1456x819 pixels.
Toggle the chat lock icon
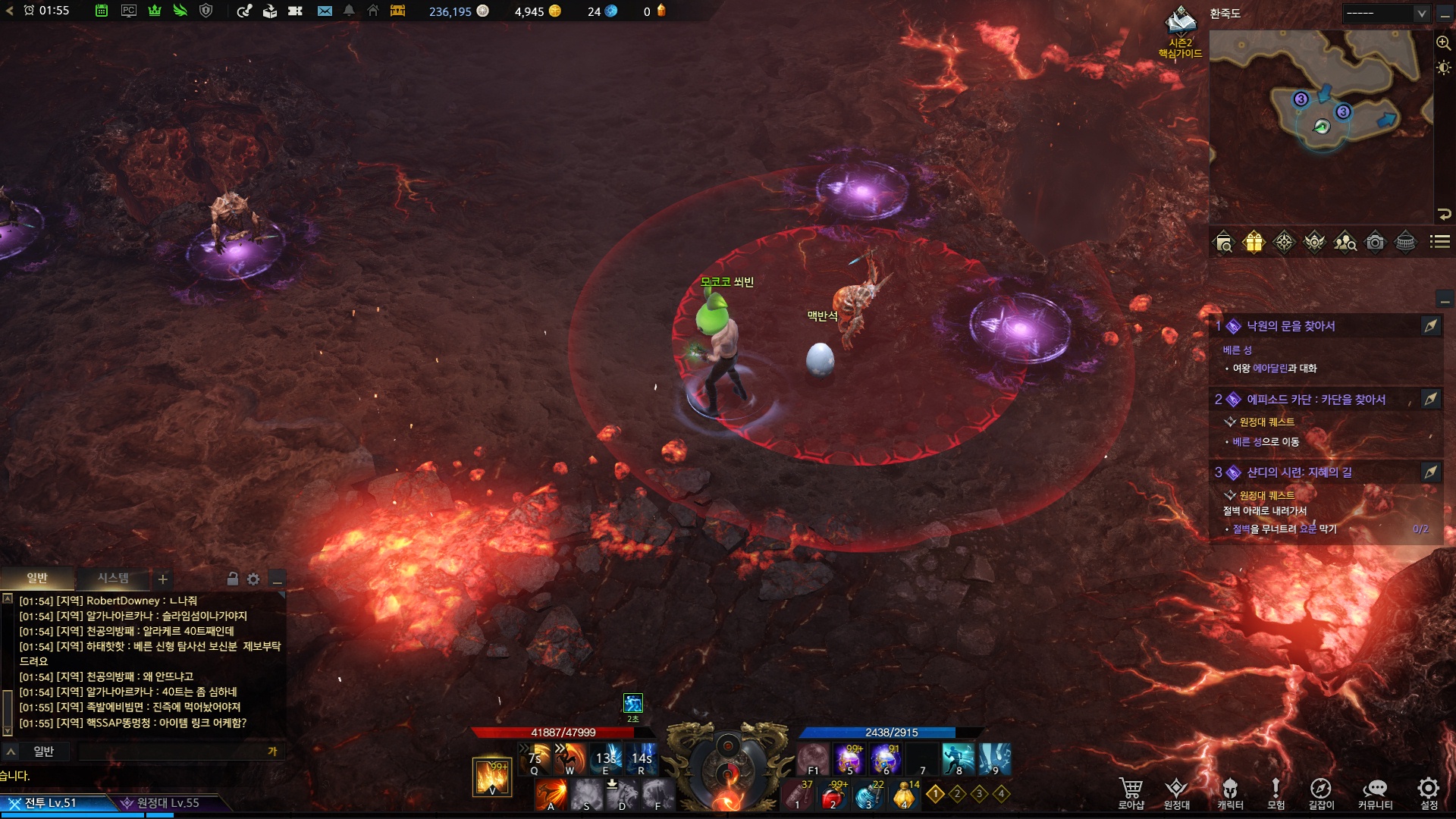coord(233,579)
